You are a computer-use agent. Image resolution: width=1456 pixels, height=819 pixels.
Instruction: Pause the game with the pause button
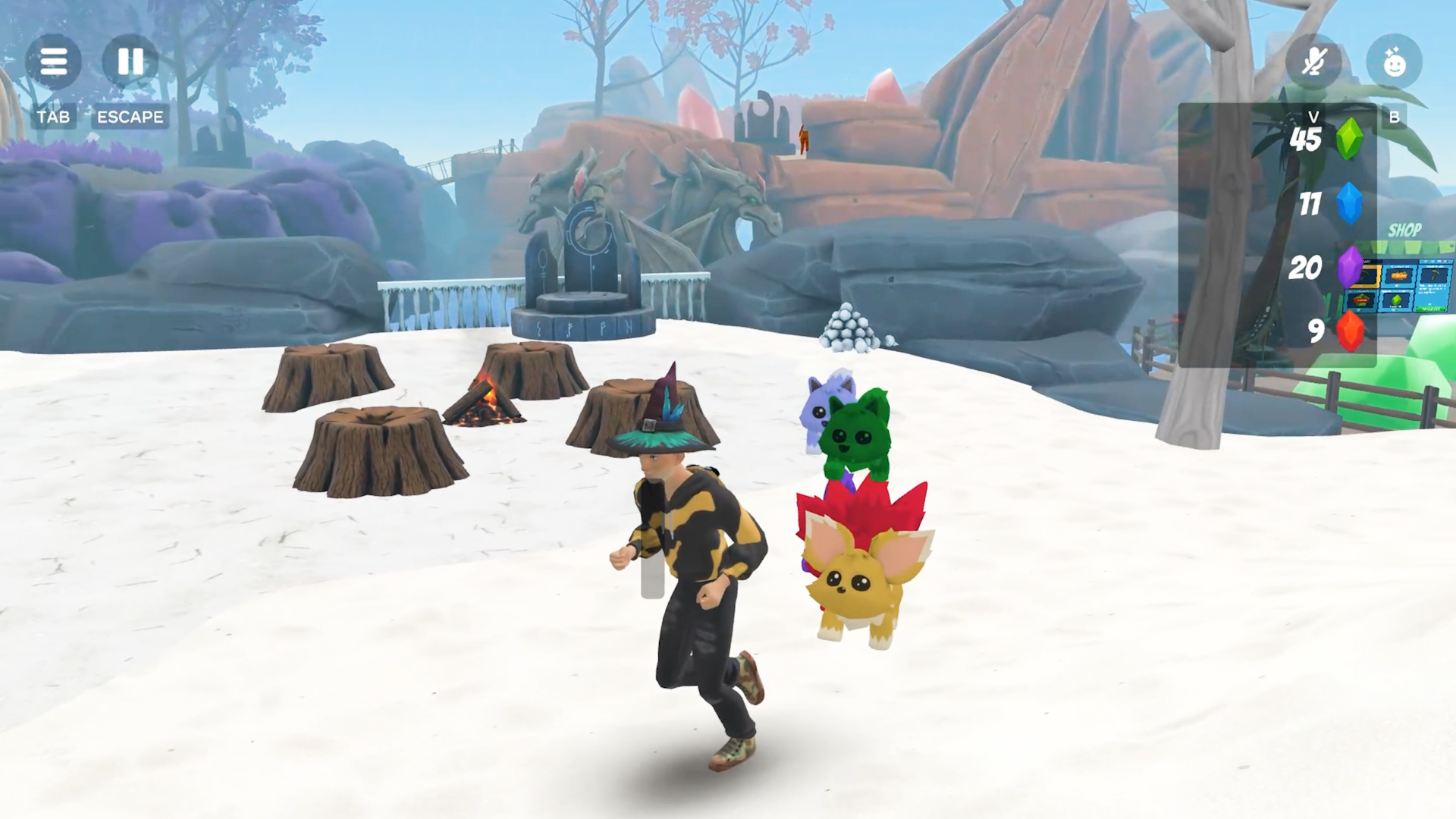130,61
